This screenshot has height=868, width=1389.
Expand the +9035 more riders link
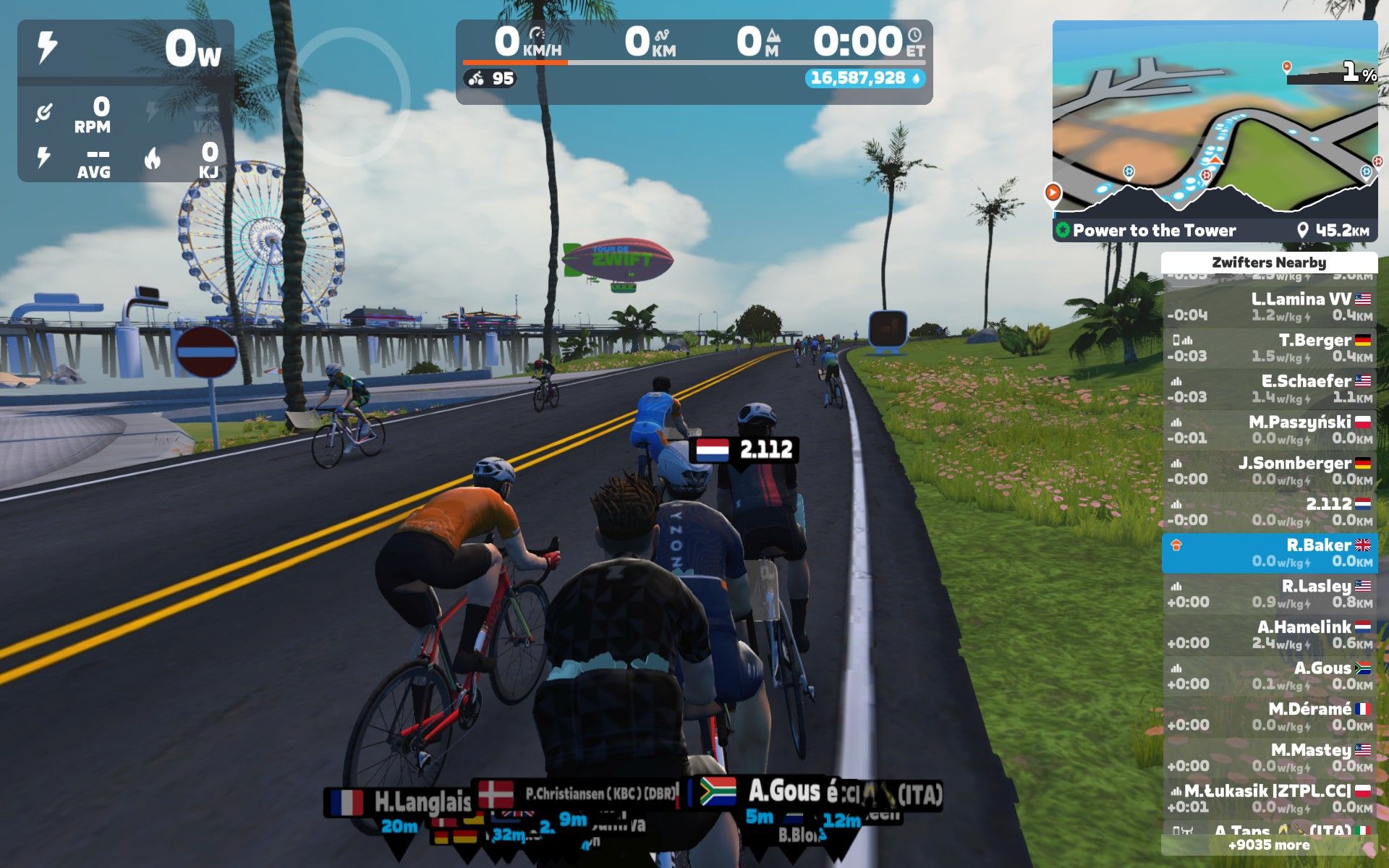tap(1269, 845)
